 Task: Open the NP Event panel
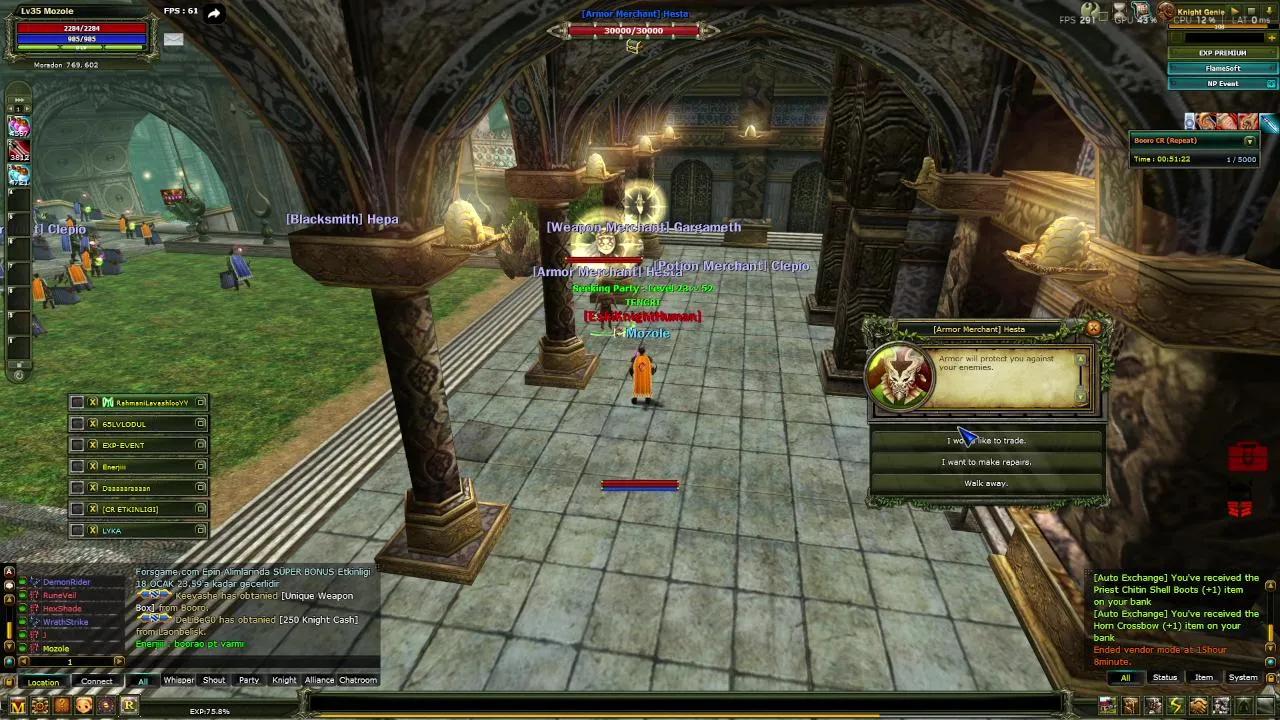click(x=1222, y=84)
